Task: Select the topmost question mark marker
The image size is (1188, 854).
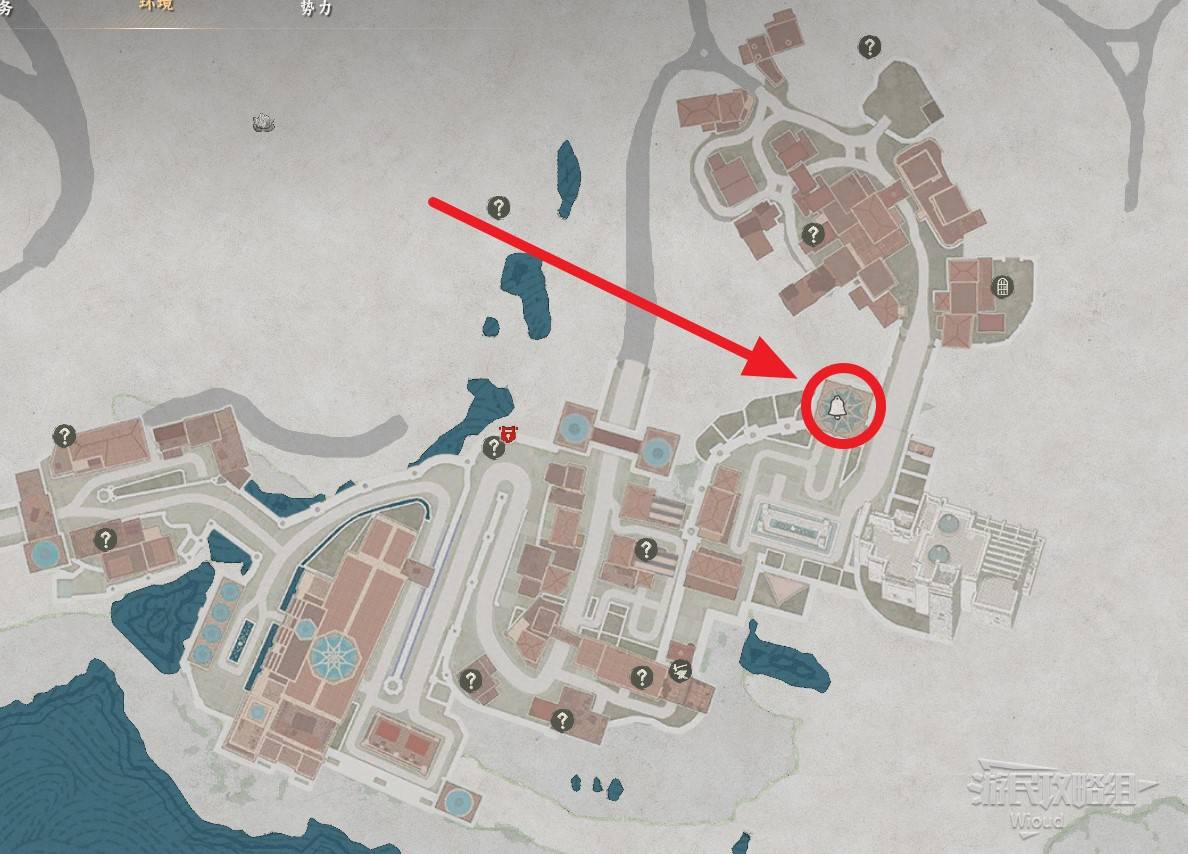Action: pos(870,46)
